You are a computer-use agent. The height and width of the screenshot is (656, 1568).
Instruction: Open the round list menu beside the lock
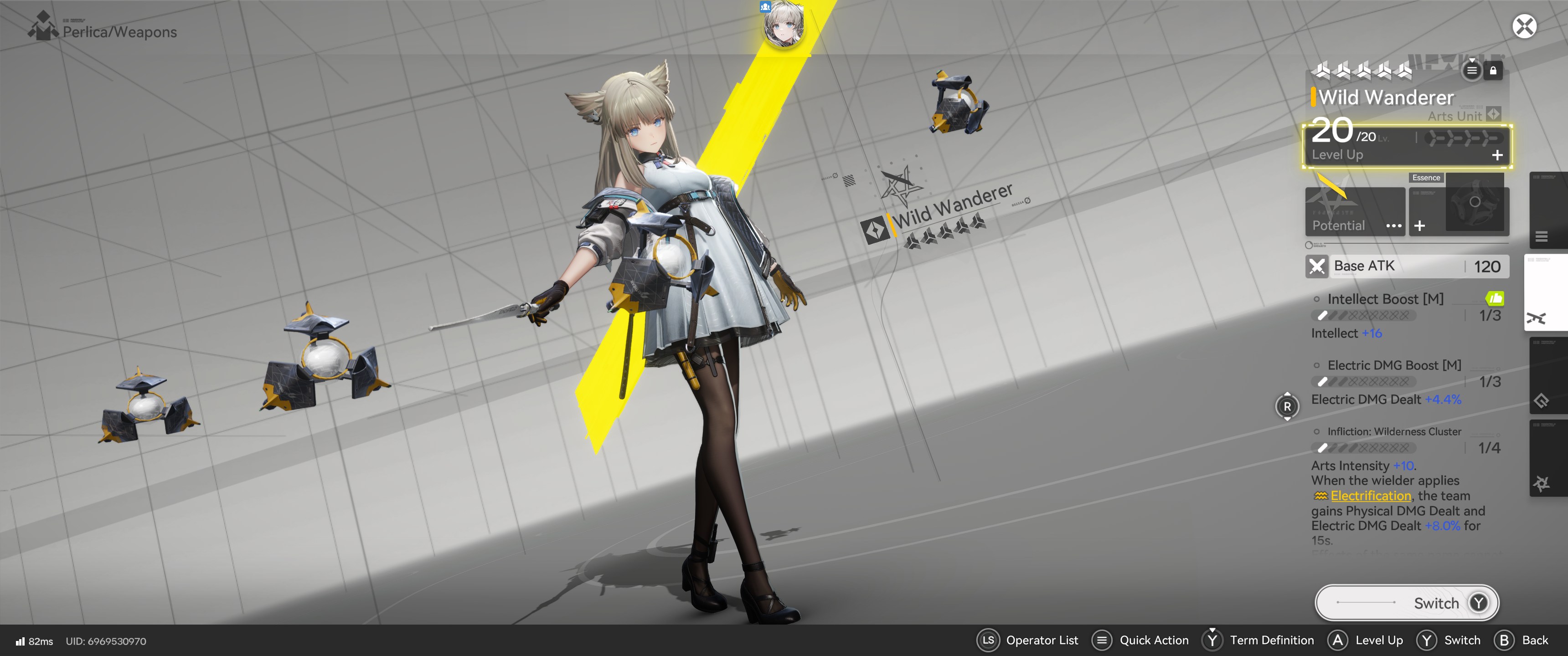point(1471,71)
